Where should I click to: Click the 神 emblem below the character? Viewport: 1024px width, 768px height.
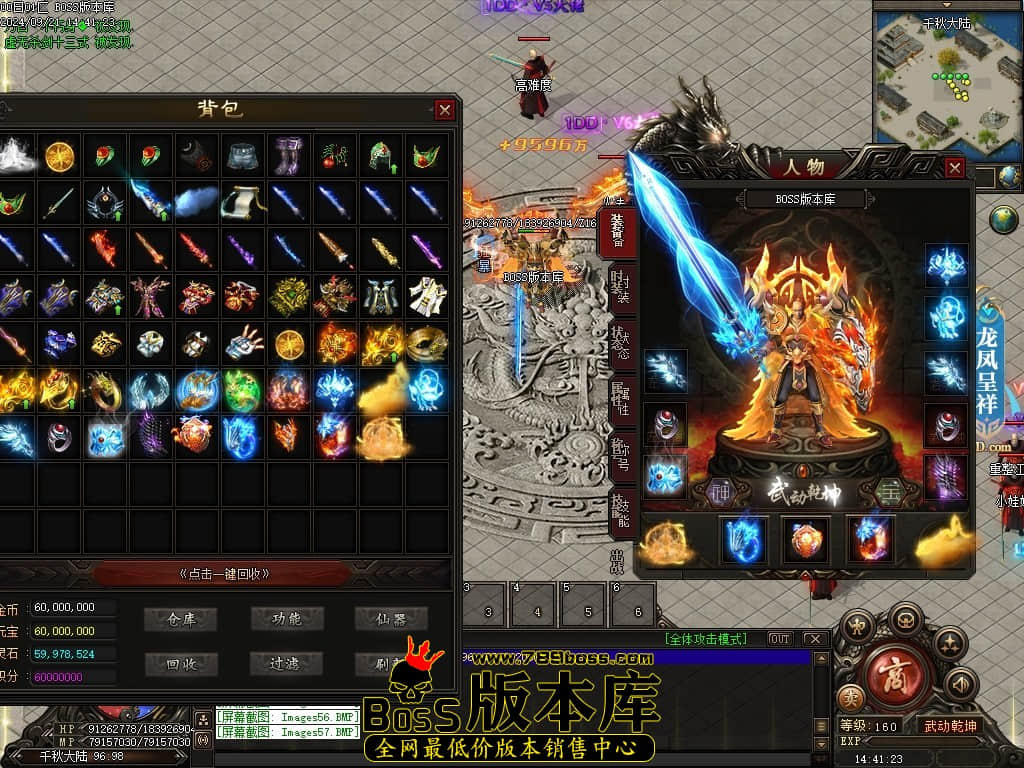[x=720, y=491]
